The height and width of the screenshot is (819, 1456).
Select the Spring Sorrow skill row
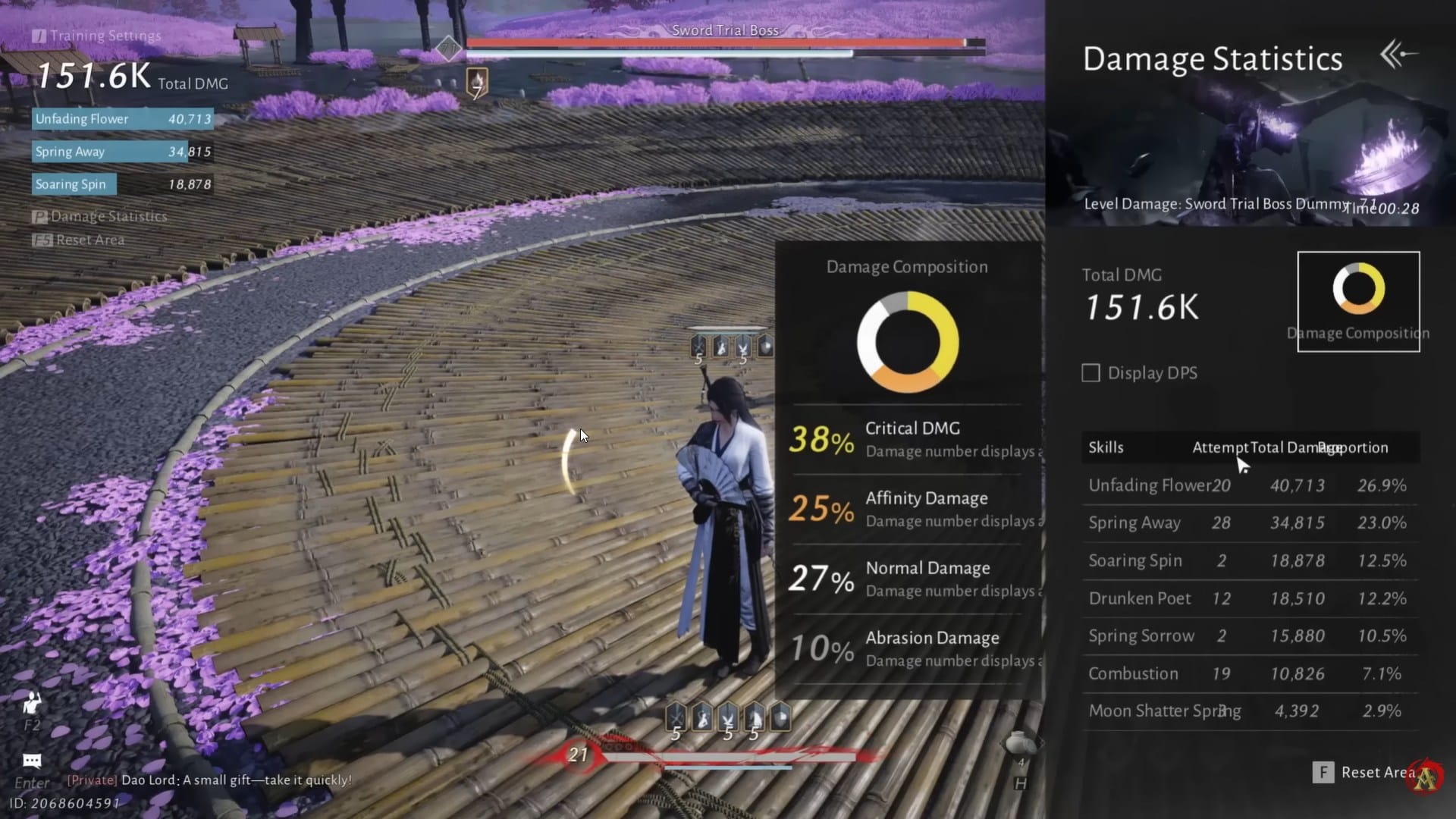coord(1247,636)
